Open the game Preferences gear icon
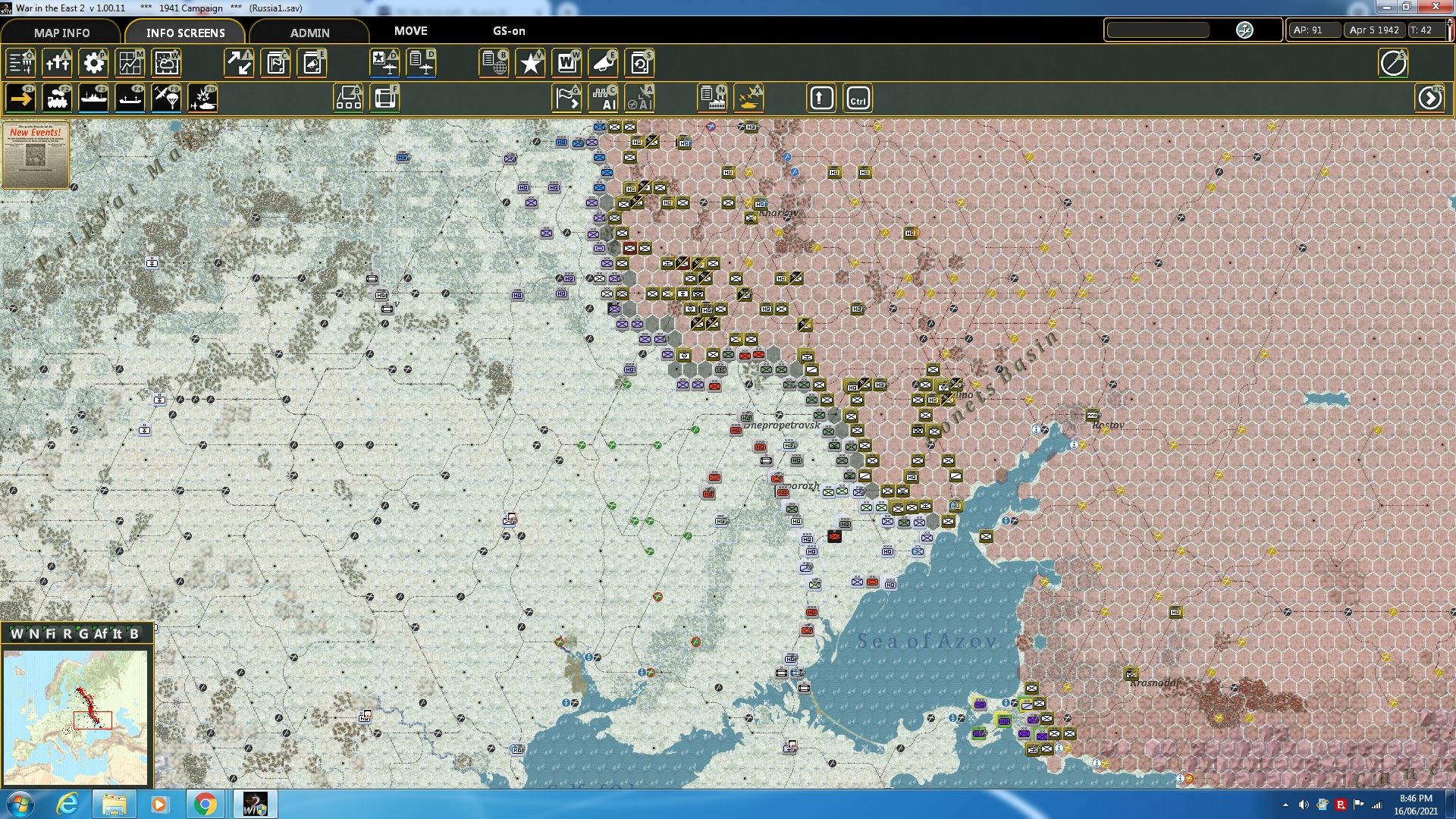This screenshot has height=819, width=1456. (x=93, y=64)
